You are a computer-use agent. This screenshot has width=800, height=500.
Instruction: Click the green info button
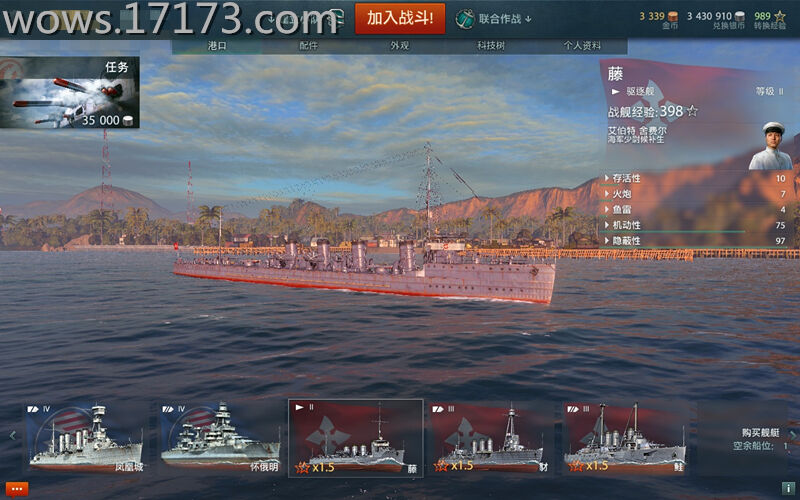coord(788,489)
